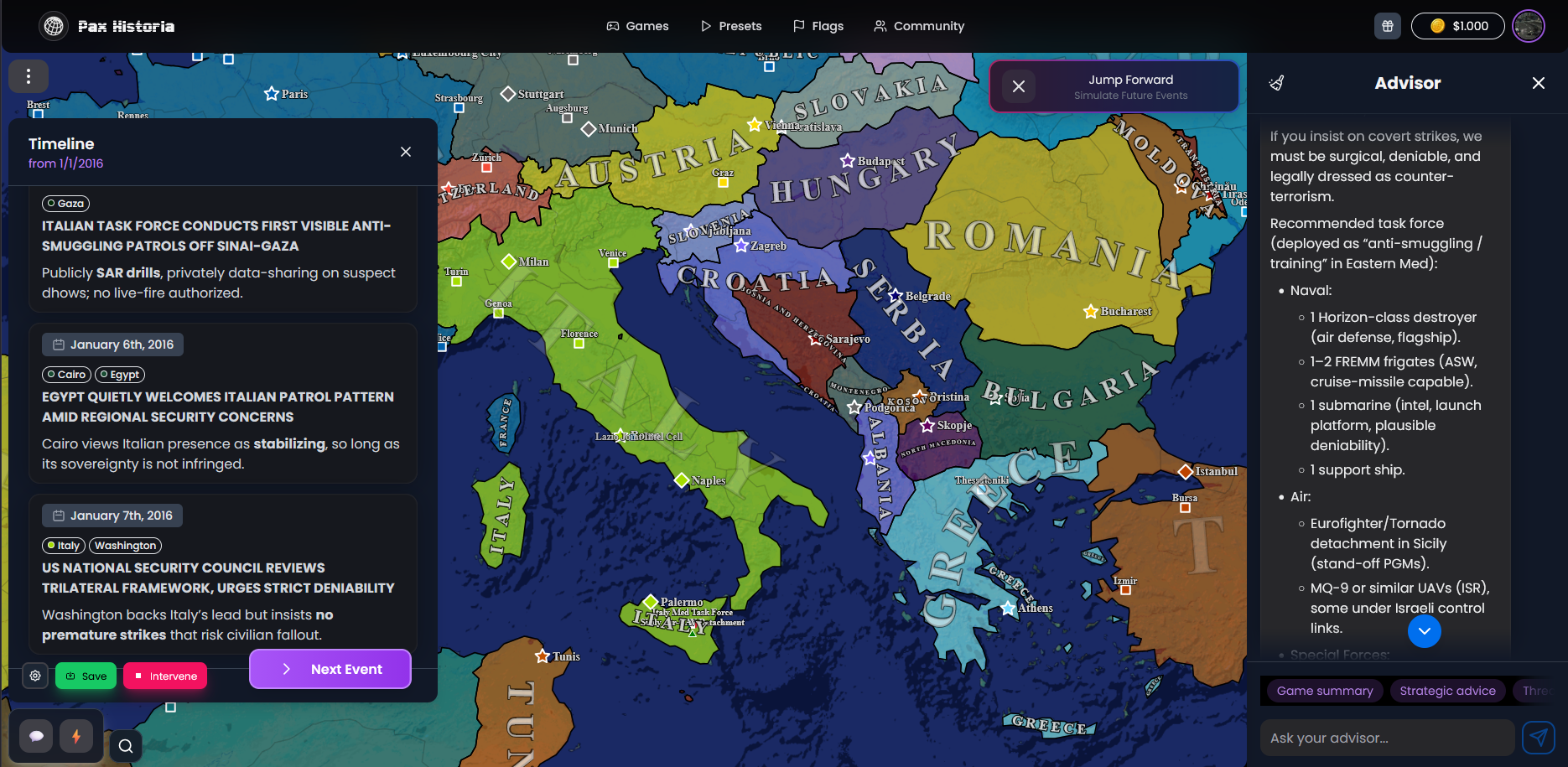Screen dimensions: 1568x767
Task: Choose the Strategic advice suggestion
Action: click(1447, 691)
